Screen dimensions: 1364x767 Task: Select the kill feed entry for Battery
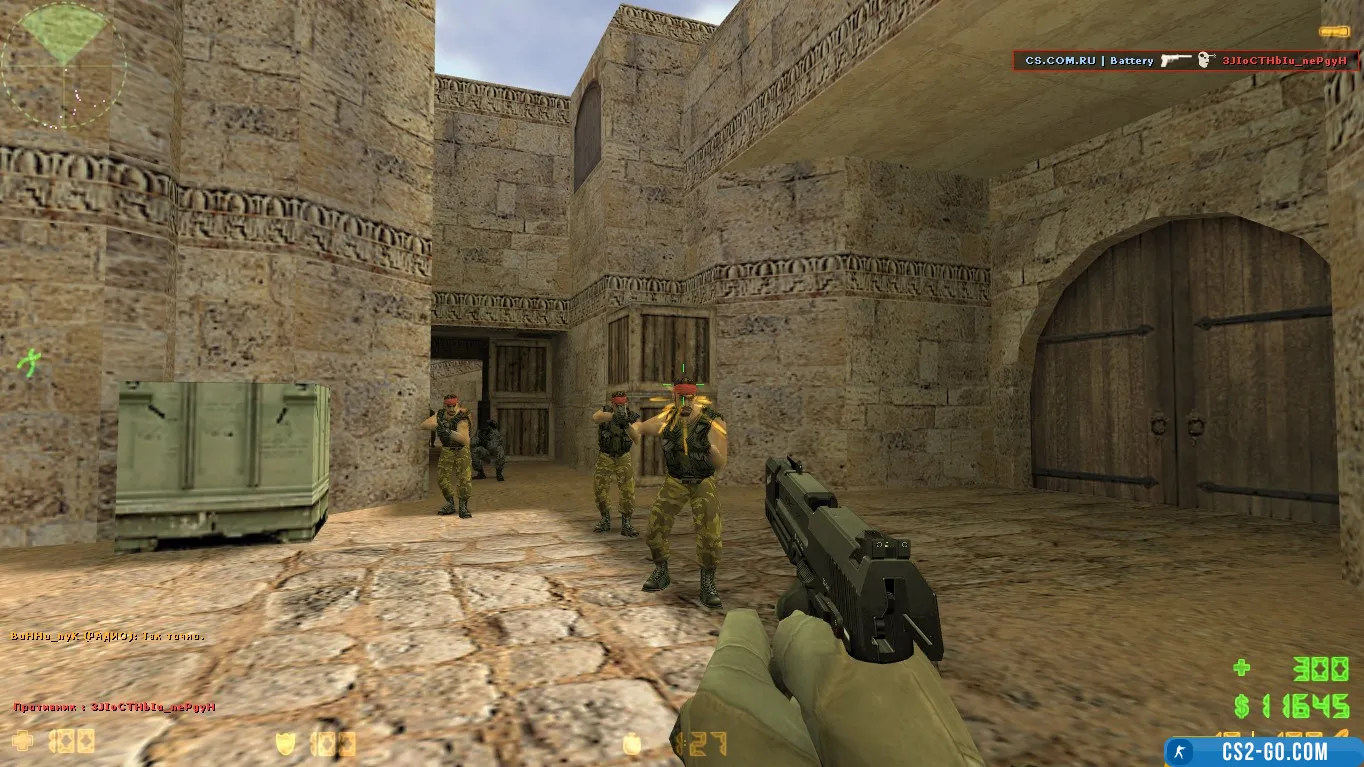pyautogui.click(x=1186, y=61)
